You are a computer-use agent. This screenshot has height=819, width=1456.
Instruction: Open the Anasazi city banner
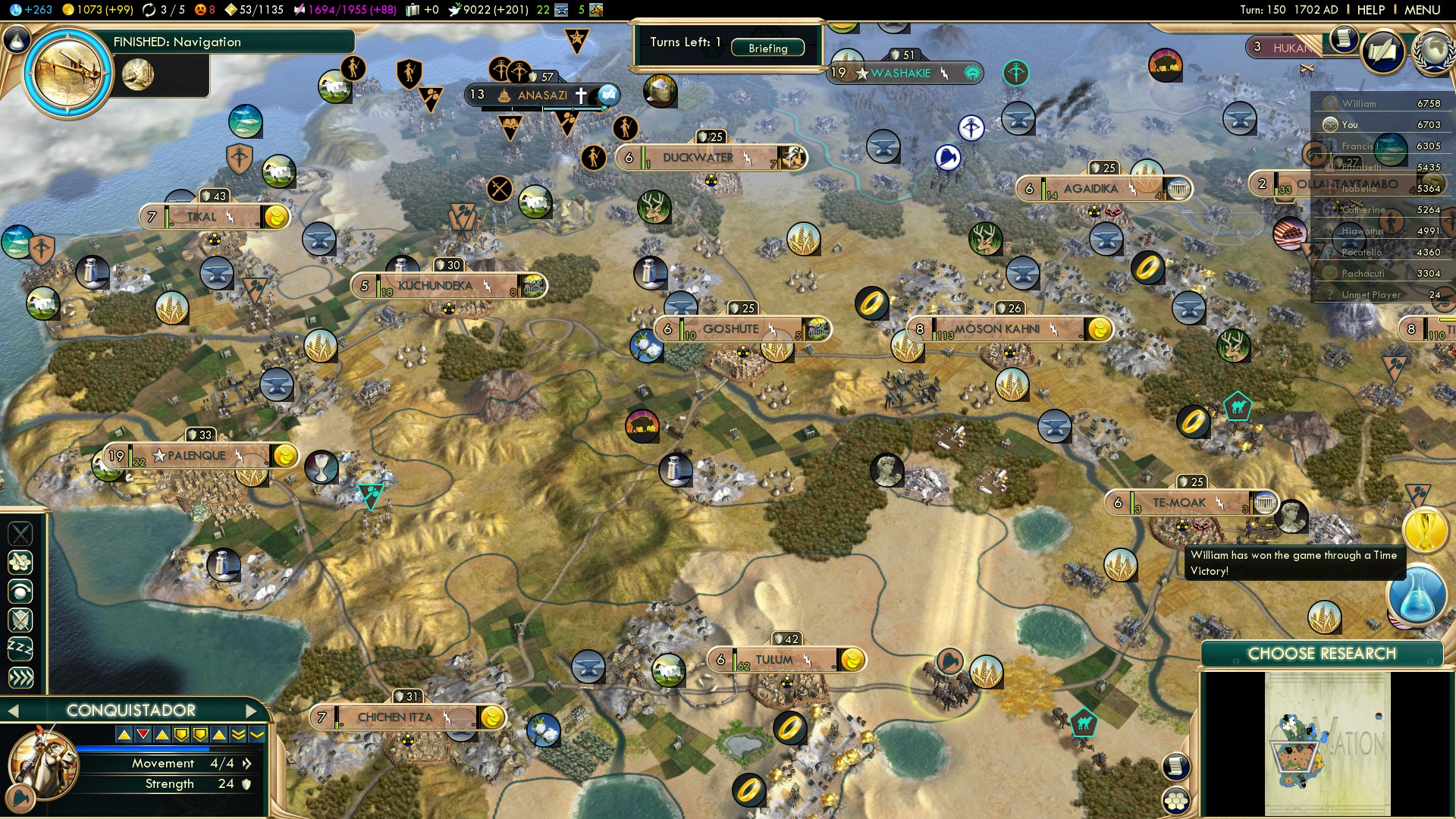click(541, 96)
